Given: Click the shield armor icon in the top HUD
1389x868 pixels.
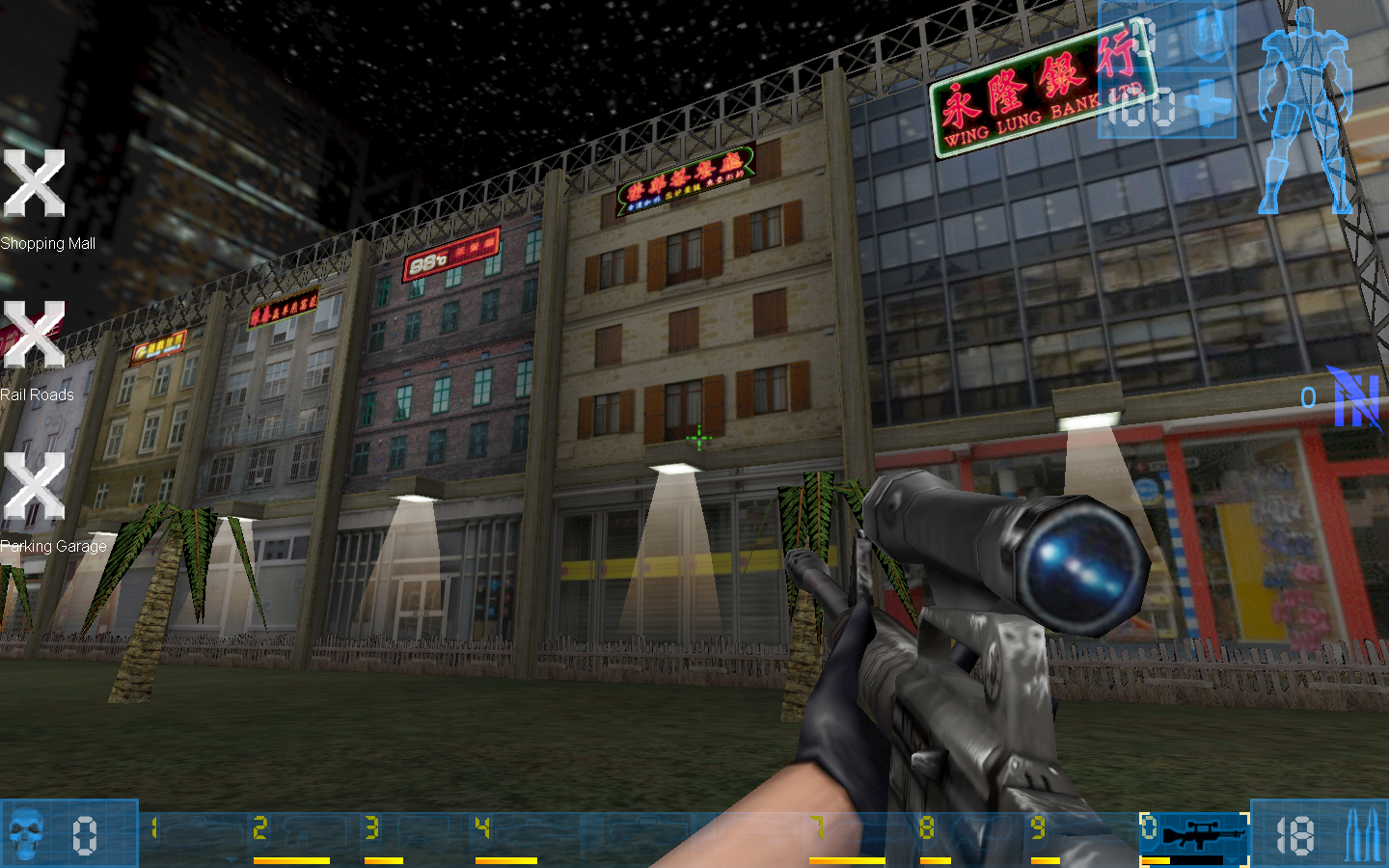Looking at the screenshot, I should coord(1209,36).
